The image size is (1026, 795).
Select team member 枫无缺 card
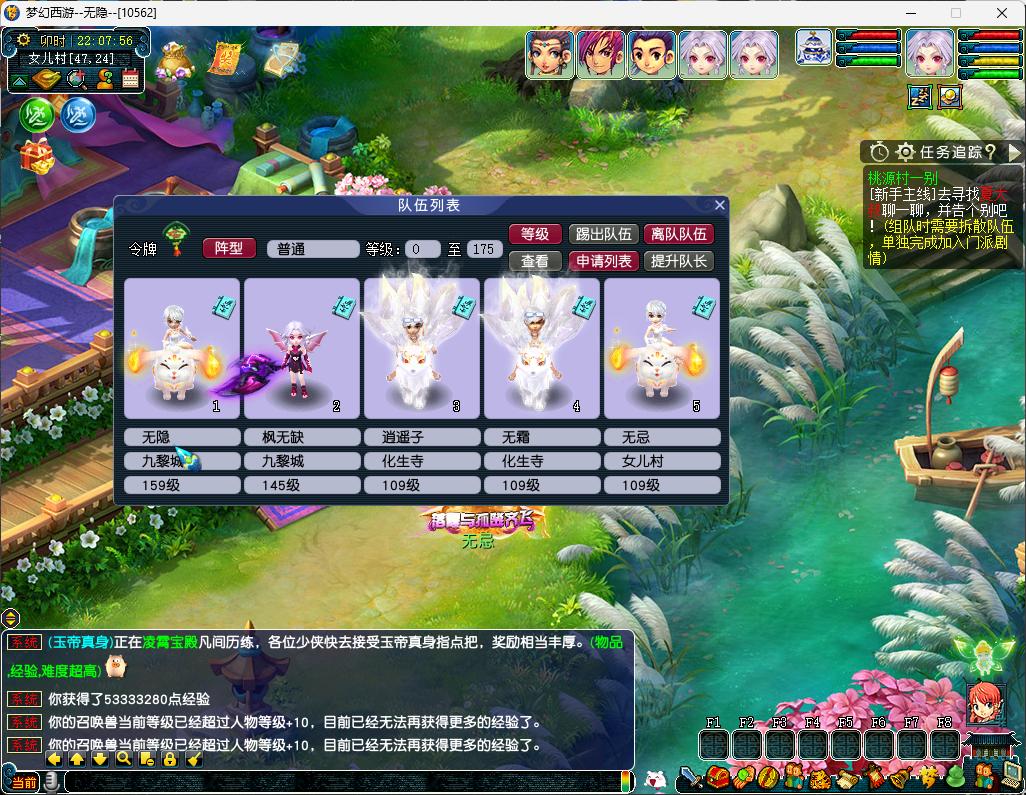coord(302,348)
